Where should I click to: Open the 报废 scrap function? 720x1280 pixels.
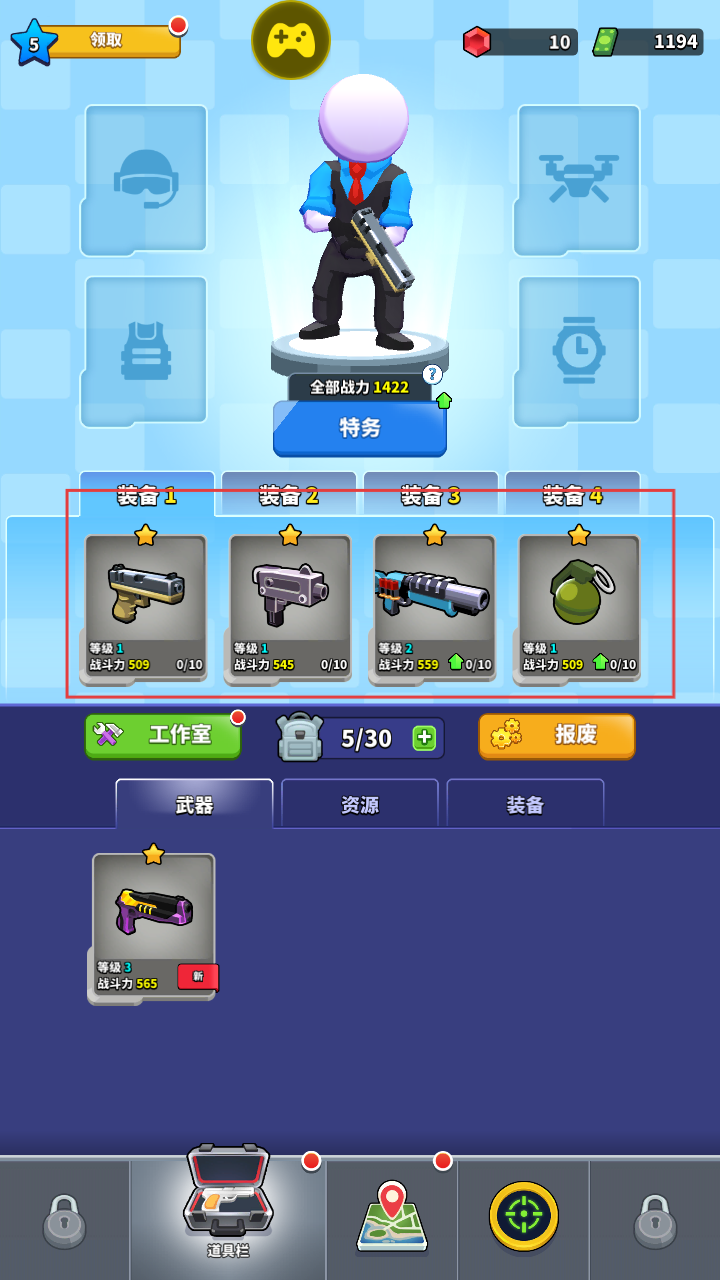pos(556,735)
